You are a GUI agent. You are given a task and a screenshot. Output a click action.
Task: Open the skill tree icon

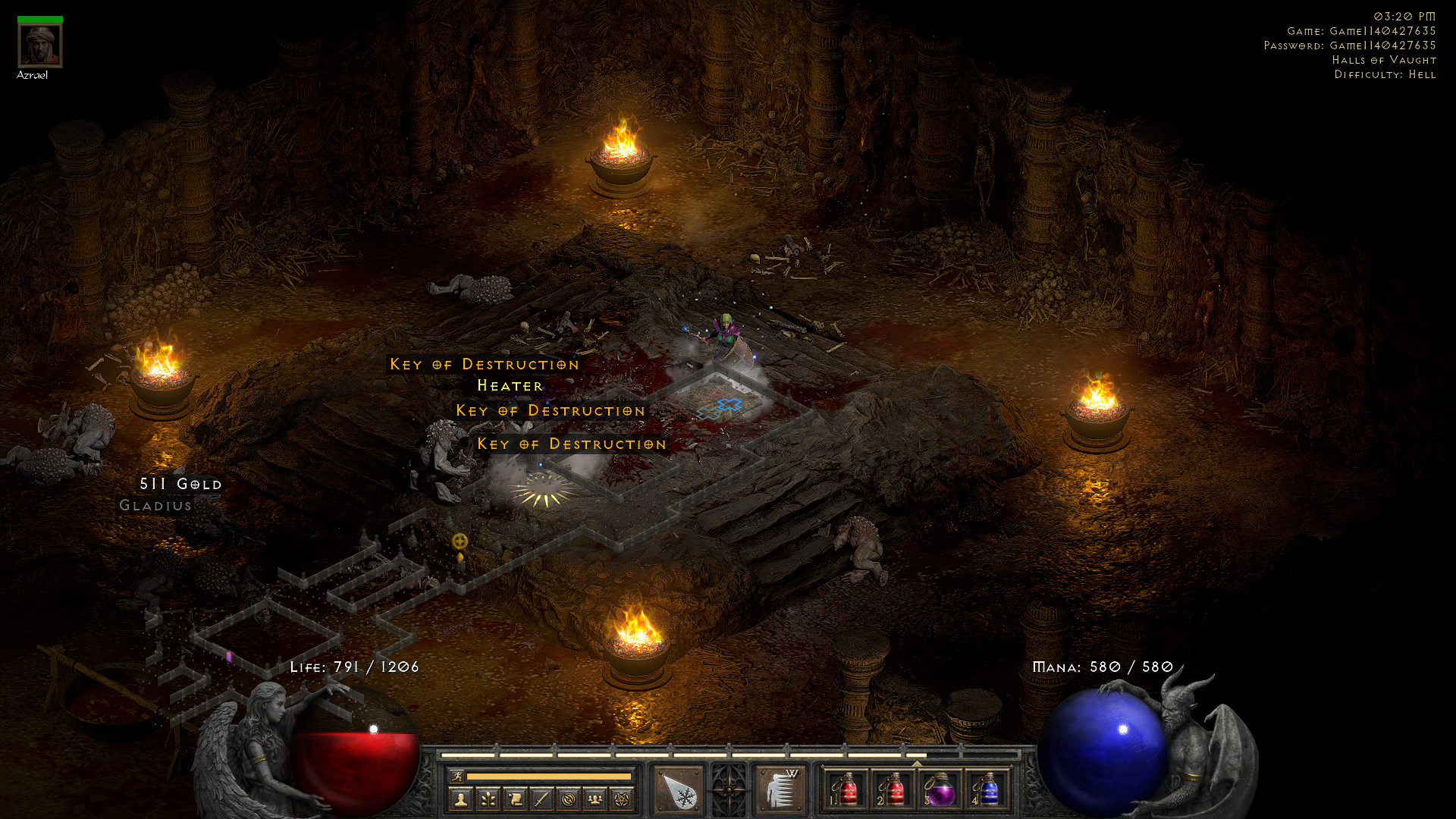click(488, 799)
